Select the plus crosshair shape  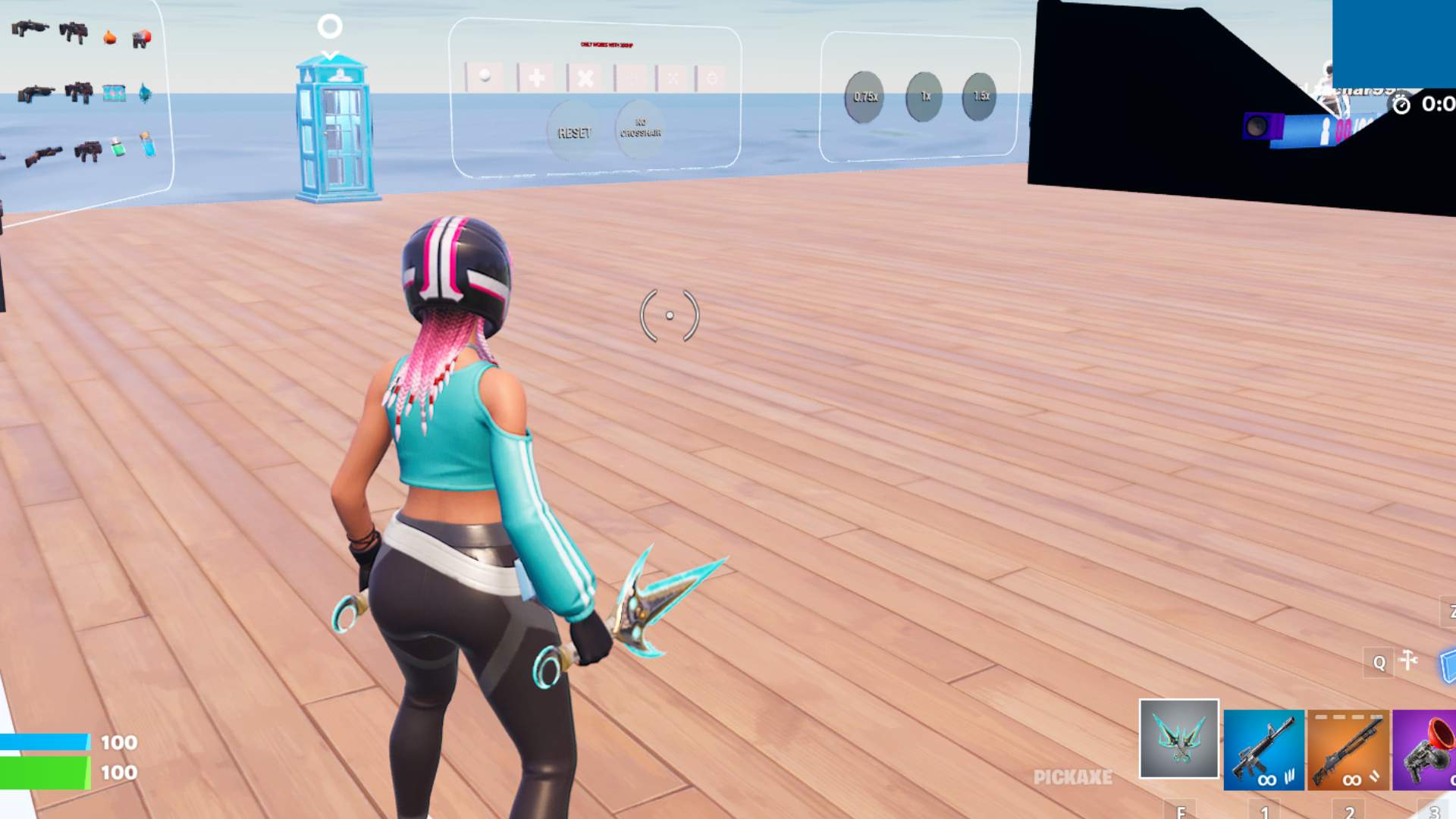[x=537, y=77]
